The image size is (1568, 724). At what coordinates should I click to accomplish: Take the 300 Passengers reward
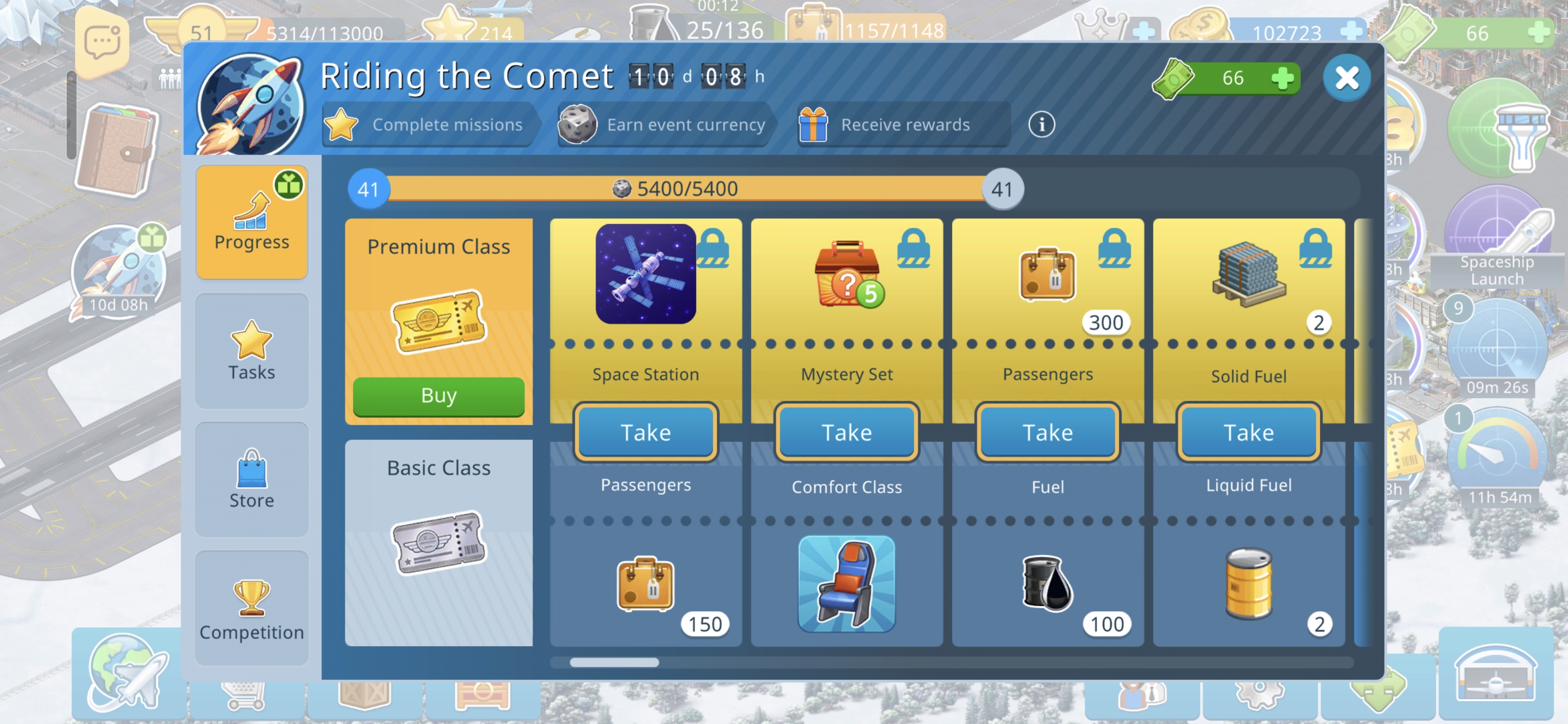click(x=1047, y=432)
